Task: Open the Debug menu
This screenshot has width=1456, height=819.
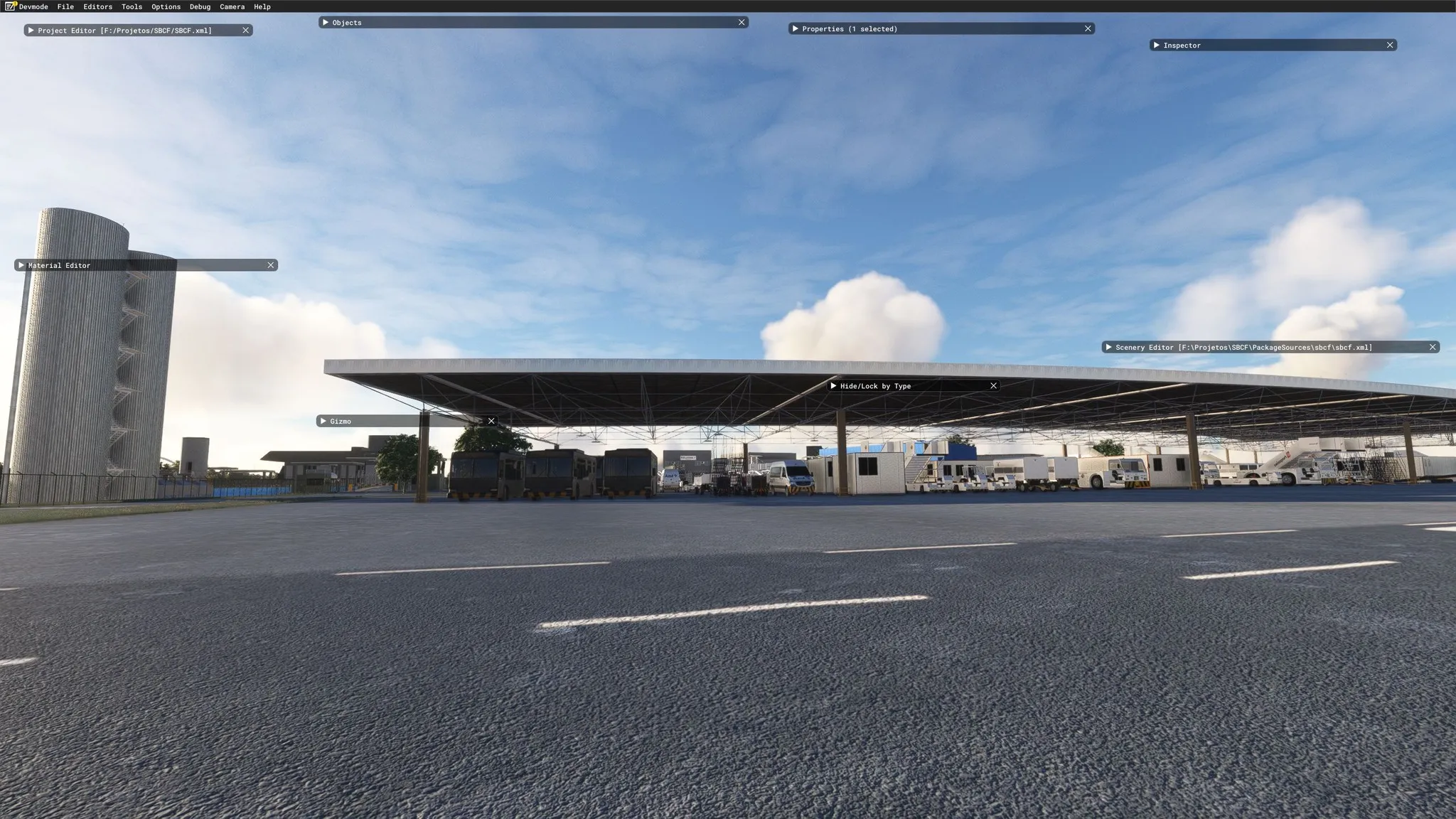Action: [x=200, y=6]
